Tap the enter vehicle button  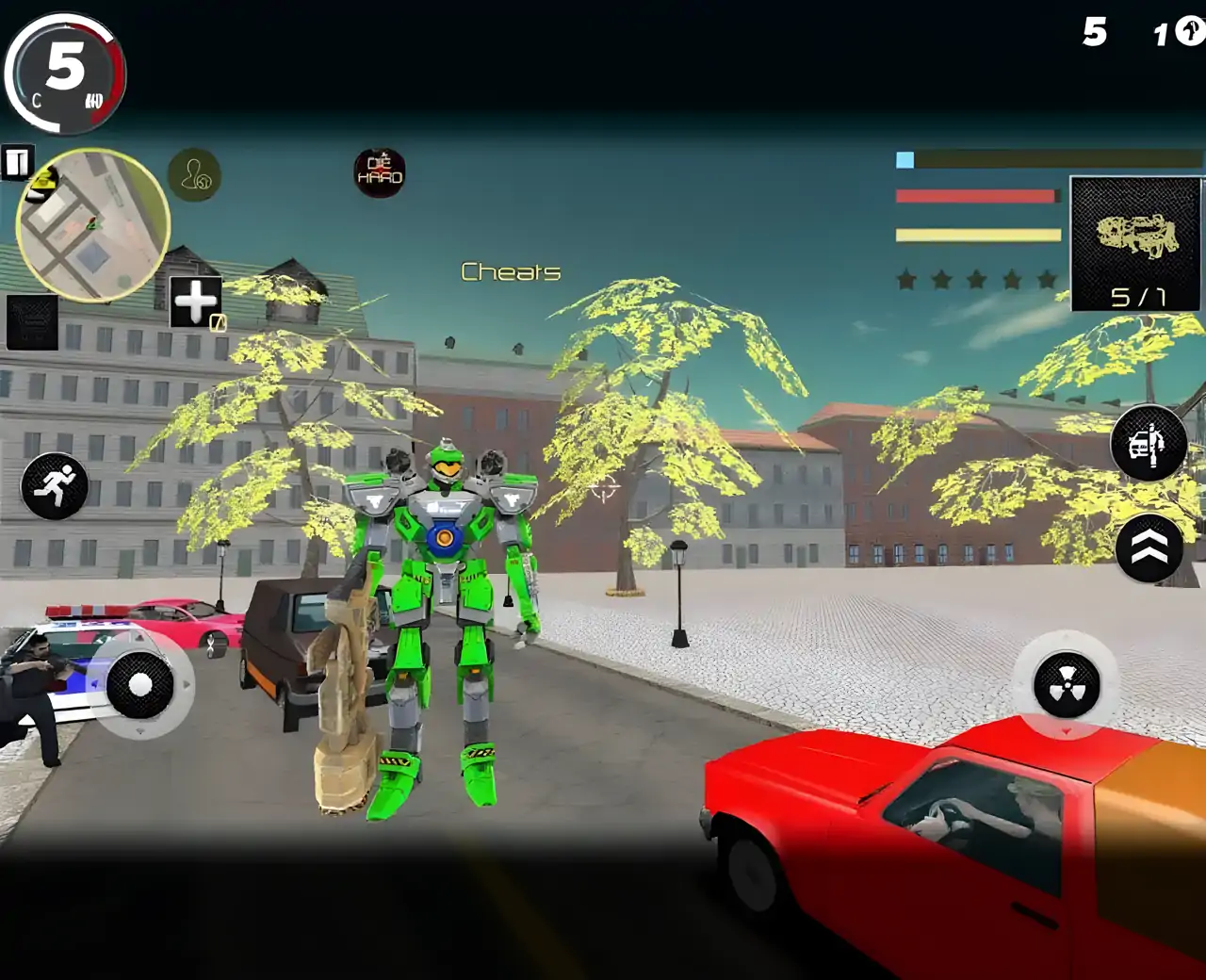[x=1148, y=443]
